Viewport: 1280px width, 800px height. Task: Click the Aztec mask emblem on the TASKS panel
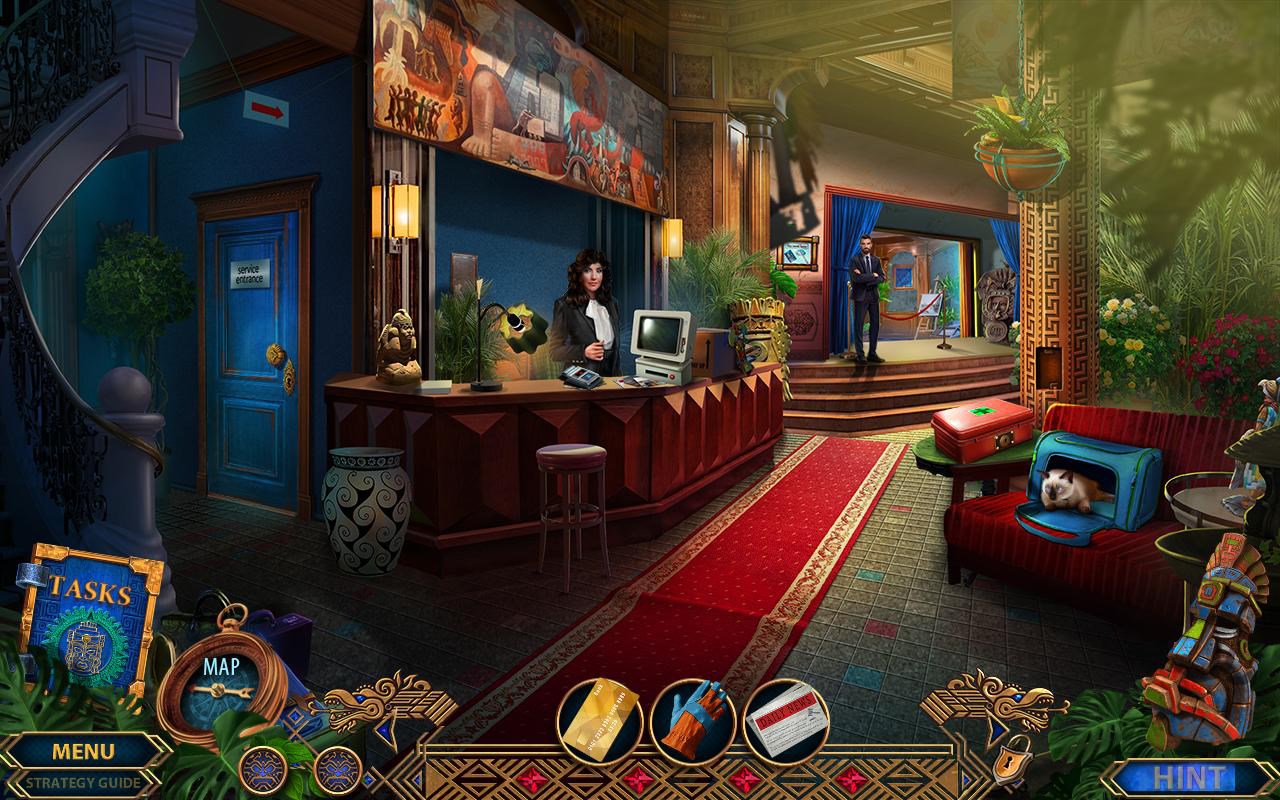pyautogui.click(x=85, y=650)
